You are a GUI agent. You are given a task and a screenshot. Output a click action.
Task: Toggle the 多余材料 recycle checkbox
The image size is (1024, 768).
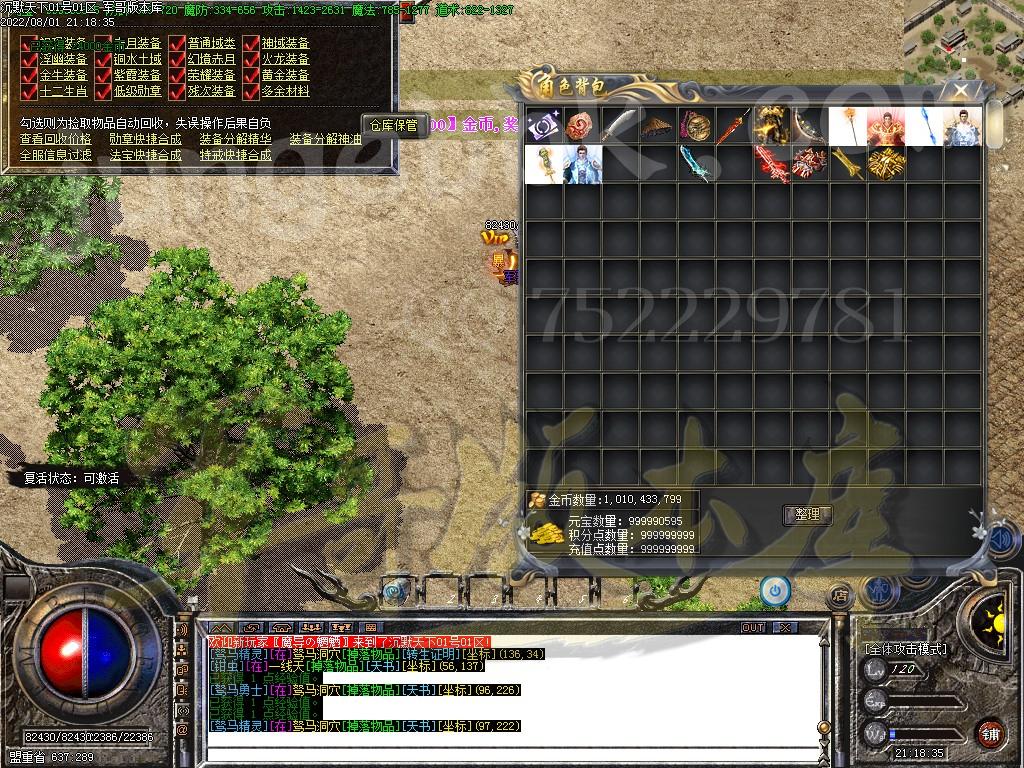pyautogui.click(x=251, y=92)
